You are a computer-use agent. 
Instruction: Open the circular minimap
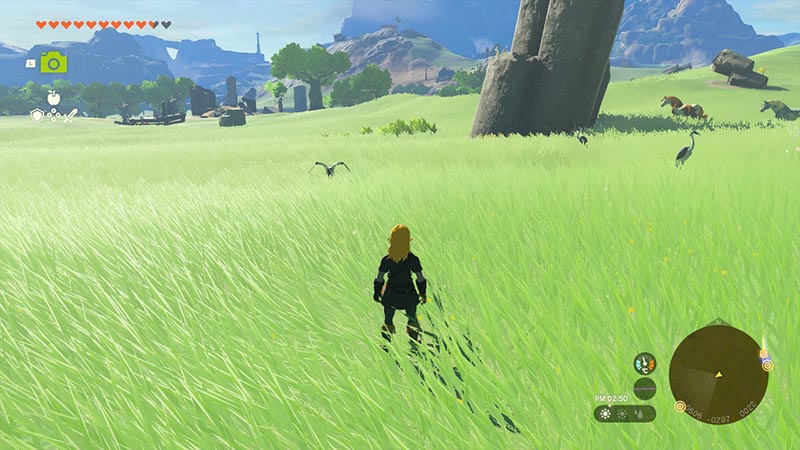pos(718,374)
